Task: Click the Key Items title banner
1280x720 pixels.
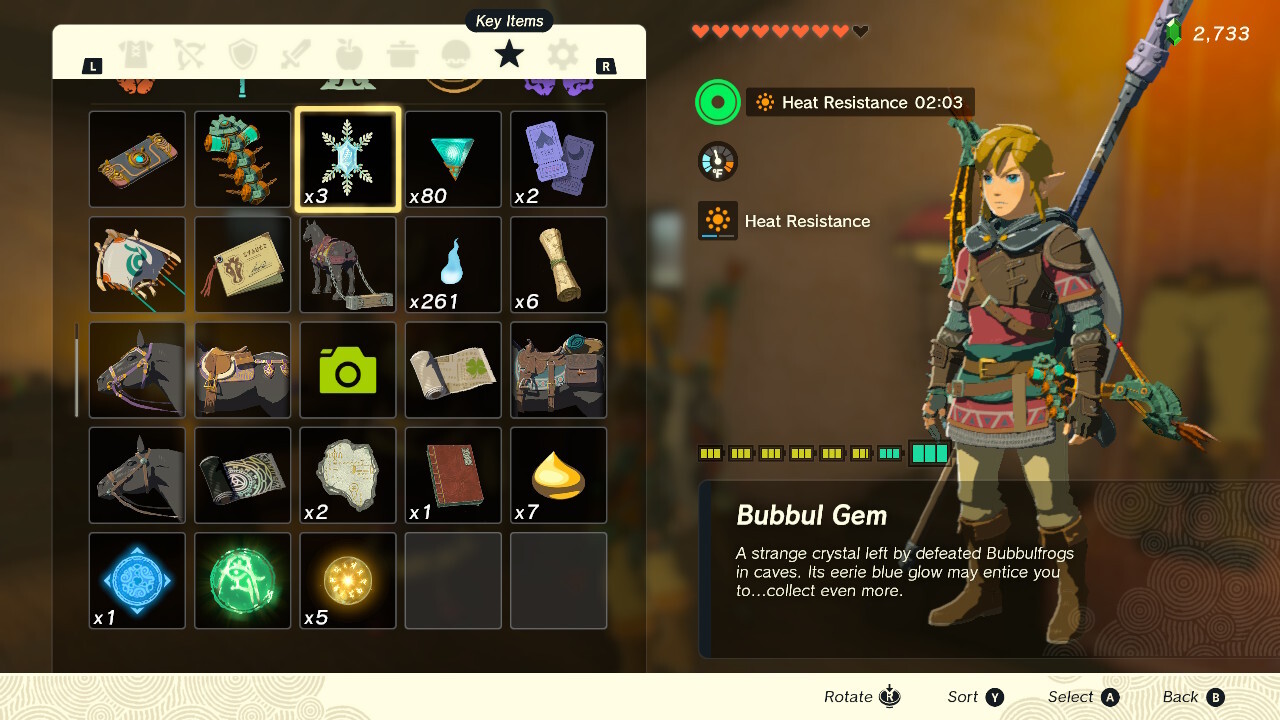Action: (508, 20)
